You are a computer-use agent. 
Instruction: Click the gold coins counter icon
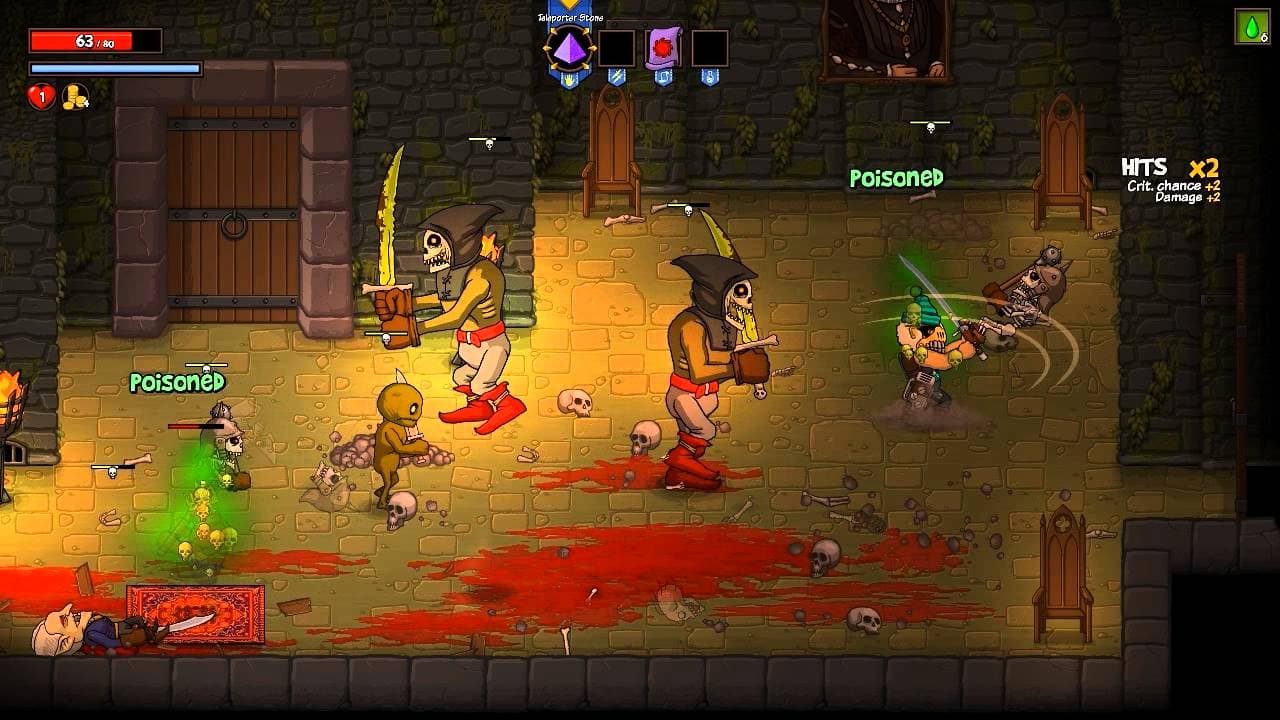pyautogui.click(x=74, y=97)
